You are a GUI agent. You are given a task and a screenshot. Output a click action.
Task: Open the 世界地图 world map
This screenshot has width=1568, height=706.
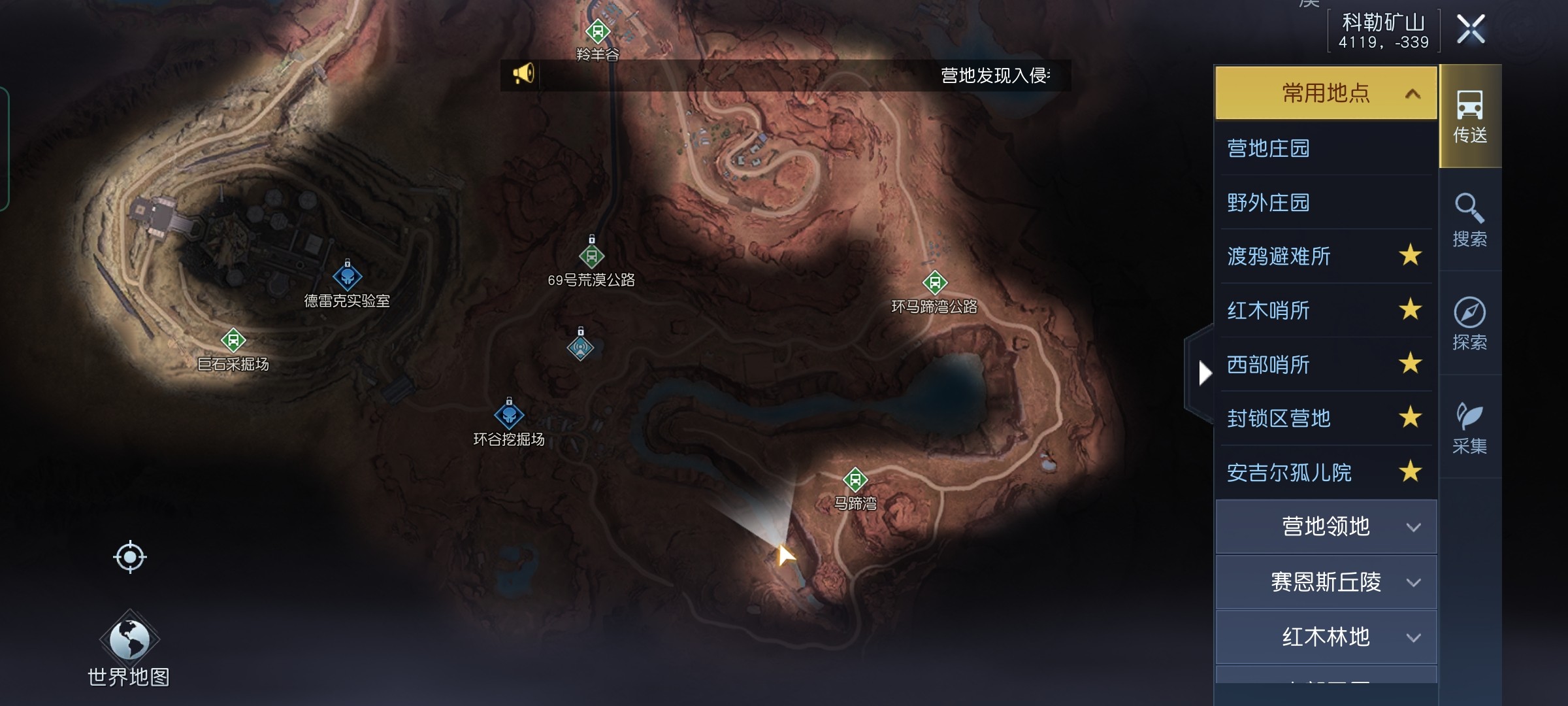(129, 648)
